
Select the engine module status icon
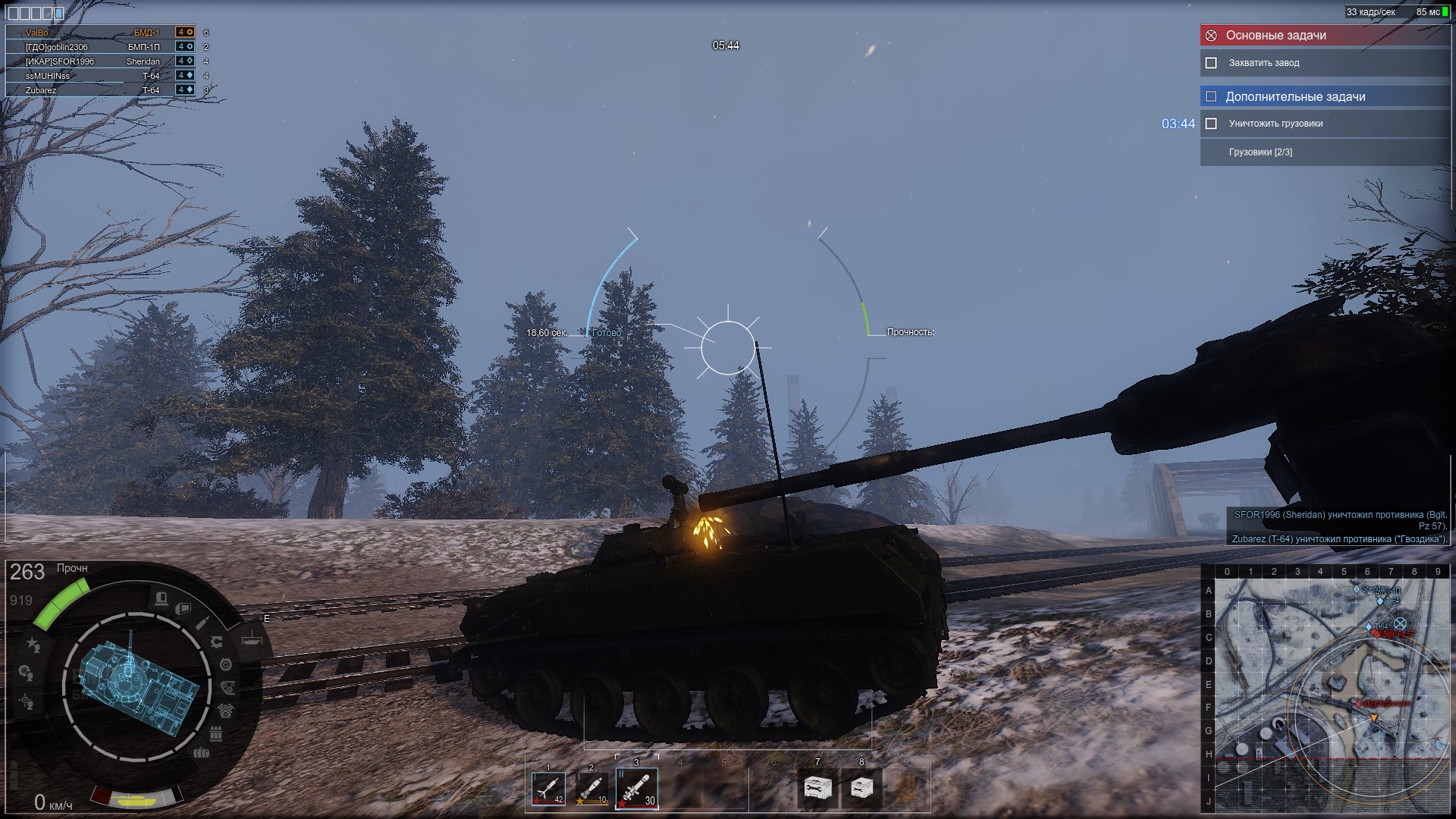coord(226,711)
